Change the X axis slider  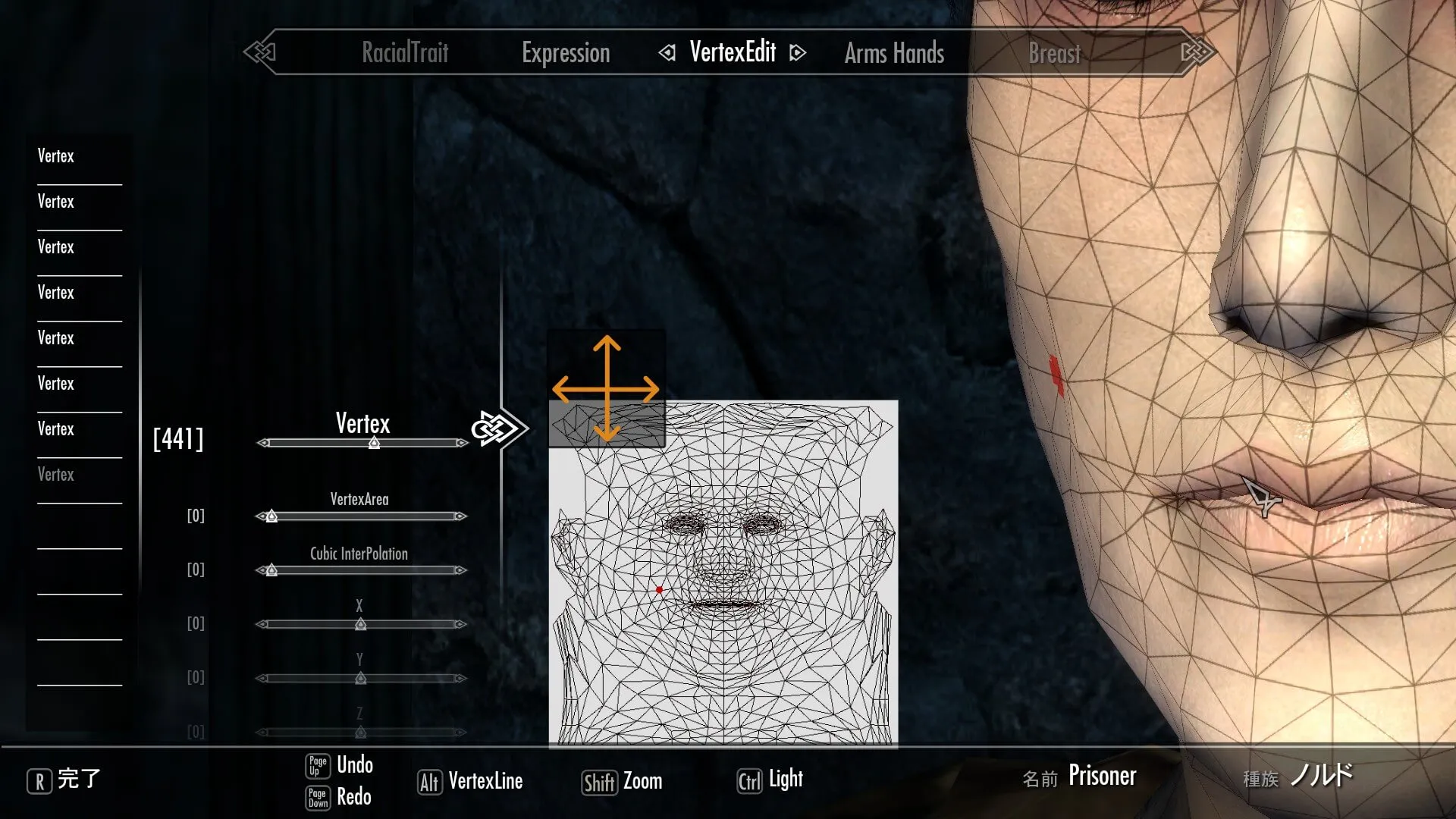(x=361, y=624)
